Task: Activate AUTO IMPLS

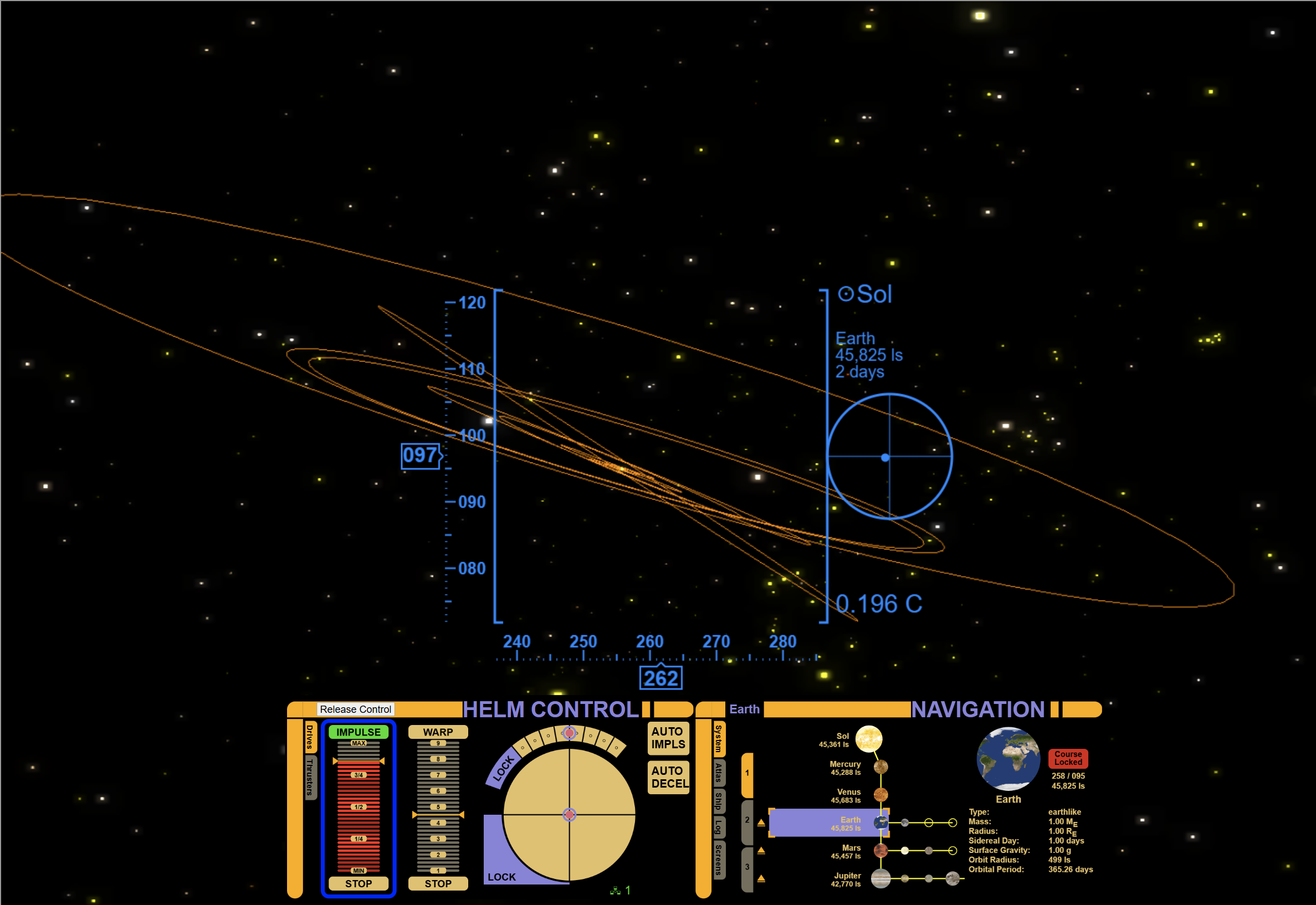Action: pos(669,737)
